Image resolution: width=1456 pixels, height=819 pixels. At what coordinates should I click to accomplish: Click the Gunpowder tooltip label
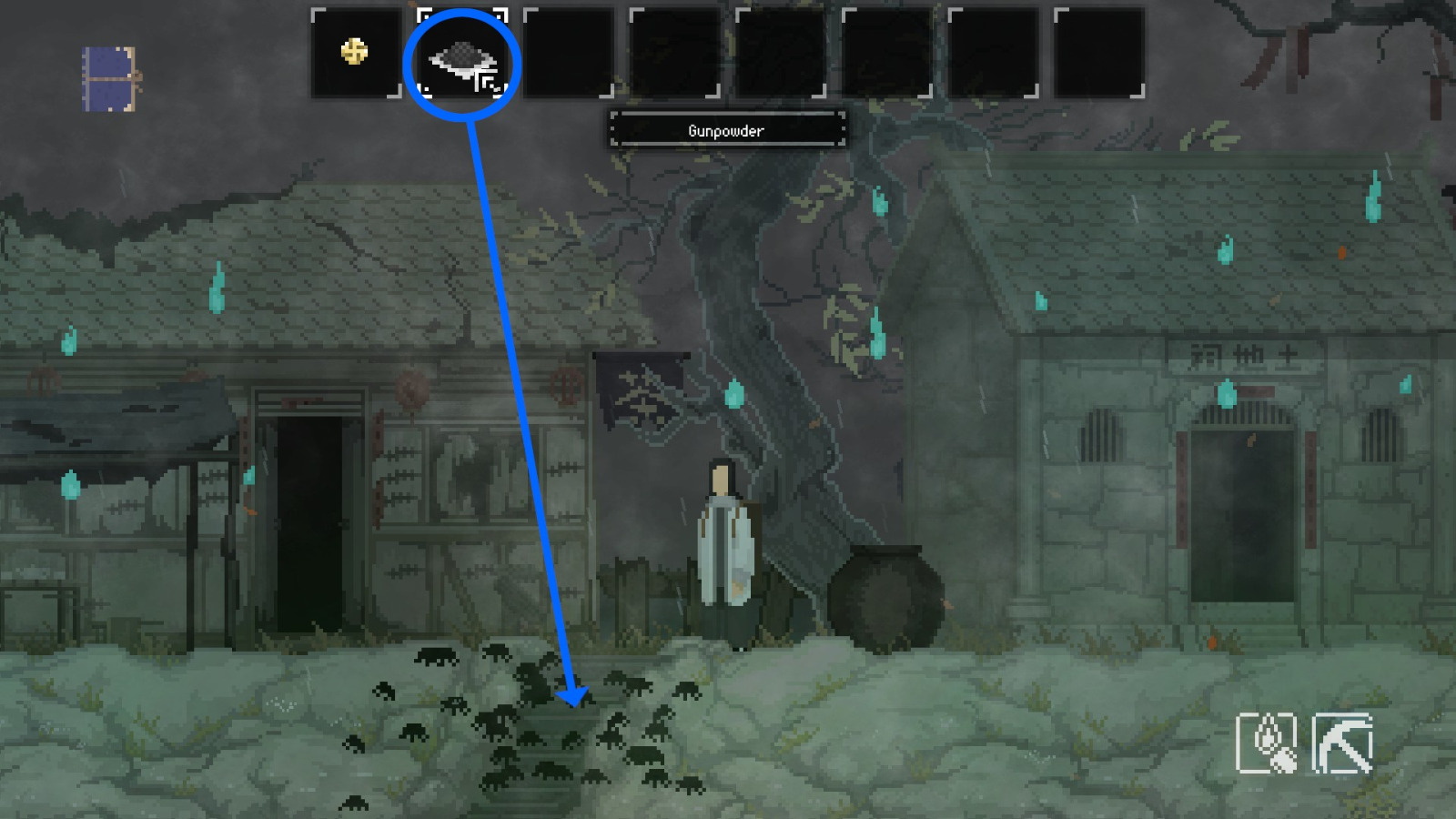coord(727,130)
